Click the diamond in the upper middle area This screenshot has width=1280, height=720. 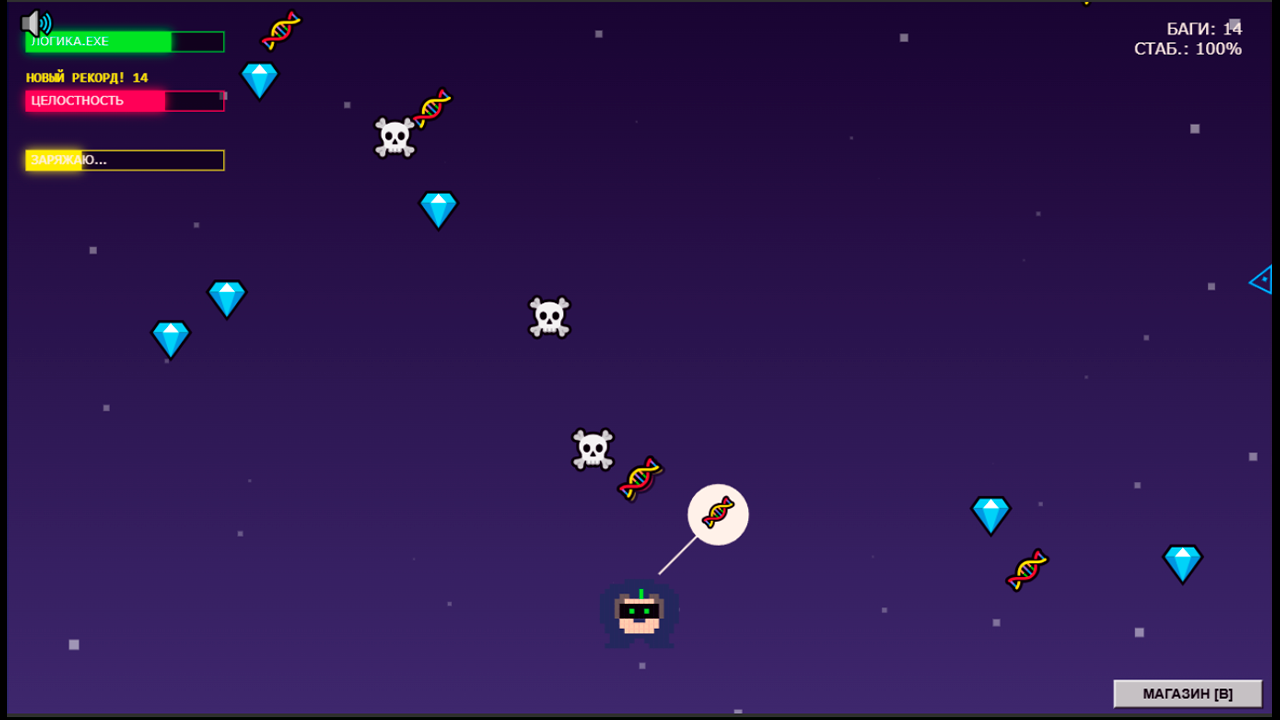pos(438,209)
